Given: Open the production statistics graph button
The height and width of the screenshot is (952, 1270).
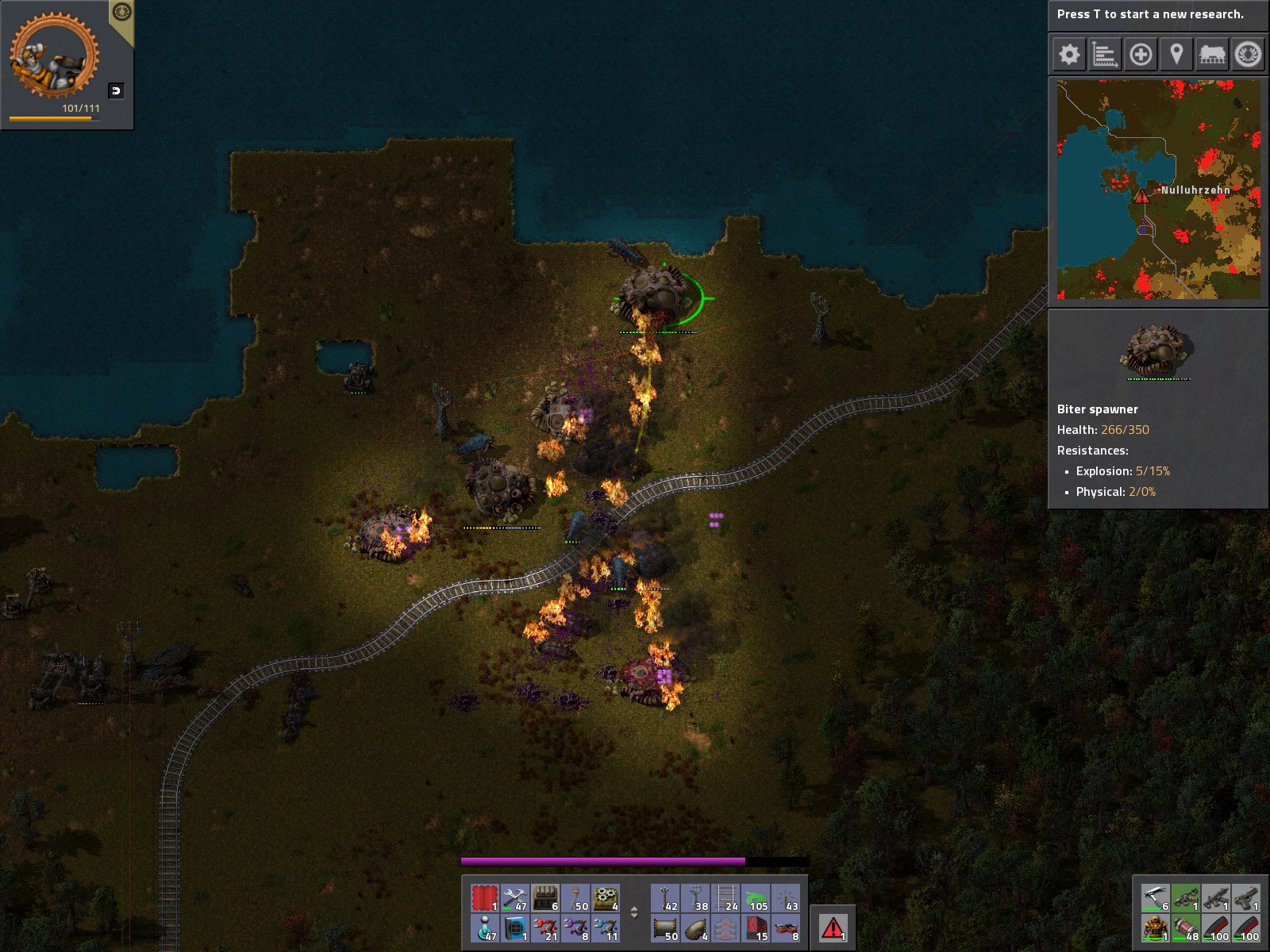Looking at the screenshot, I should 1105,55.
